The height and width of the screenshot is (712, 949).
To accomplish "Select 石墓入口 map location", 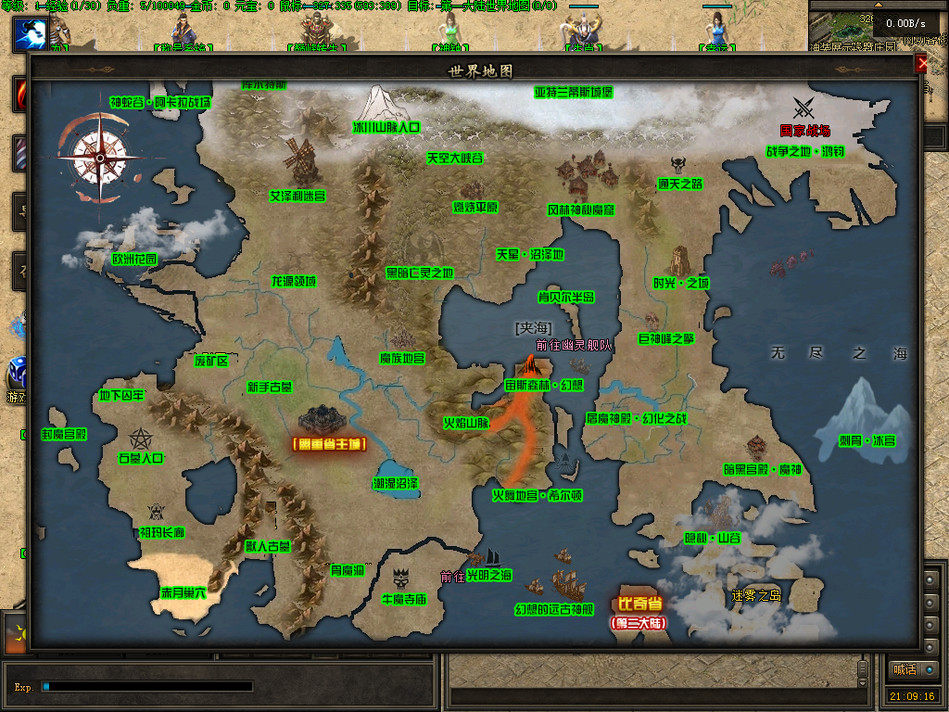I will click(140, 459).
